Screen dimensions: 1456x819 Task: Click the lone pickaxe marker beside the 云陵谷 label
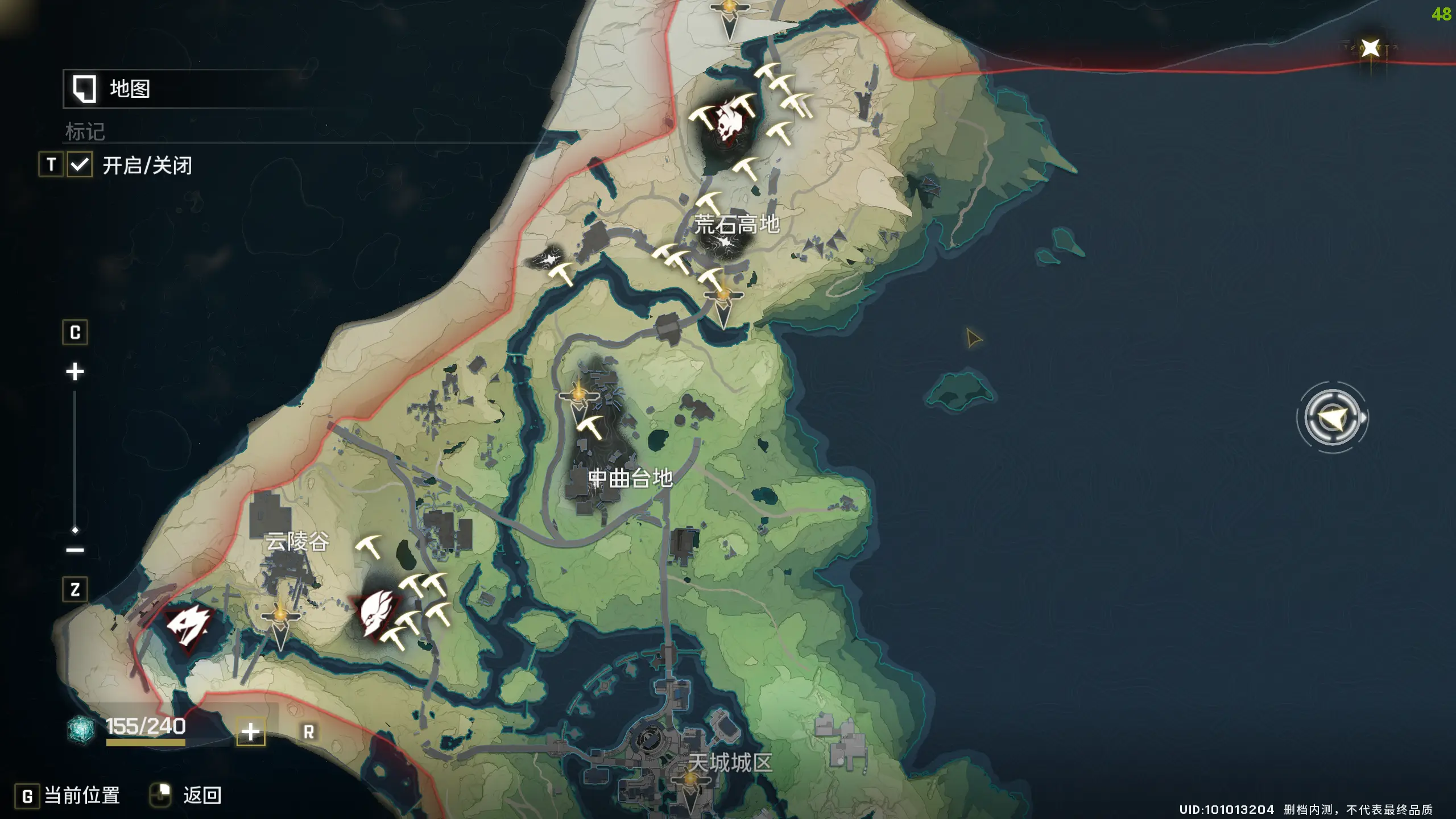(369, 547)
